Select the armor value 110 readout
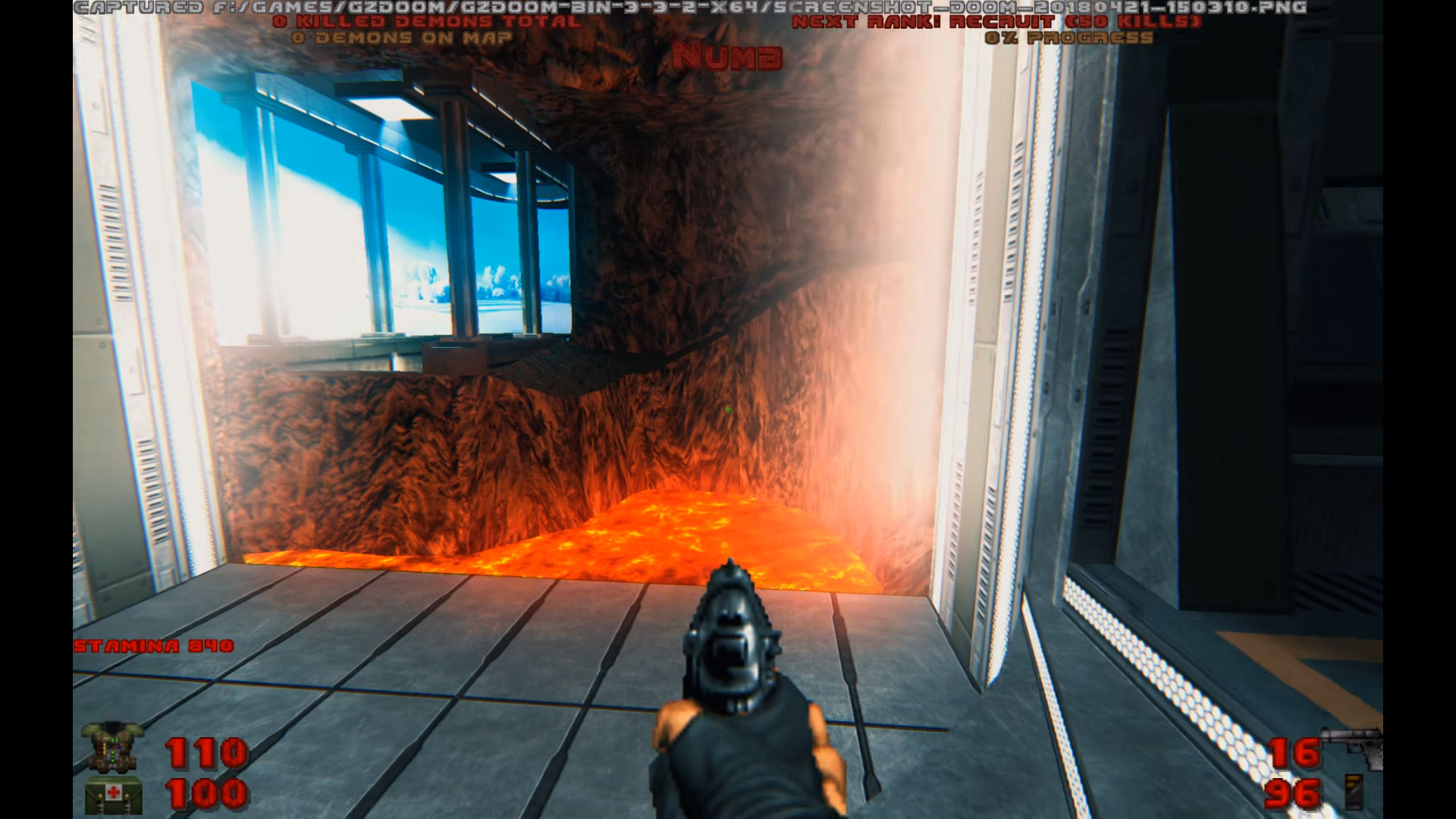 (x=205, y=755)
